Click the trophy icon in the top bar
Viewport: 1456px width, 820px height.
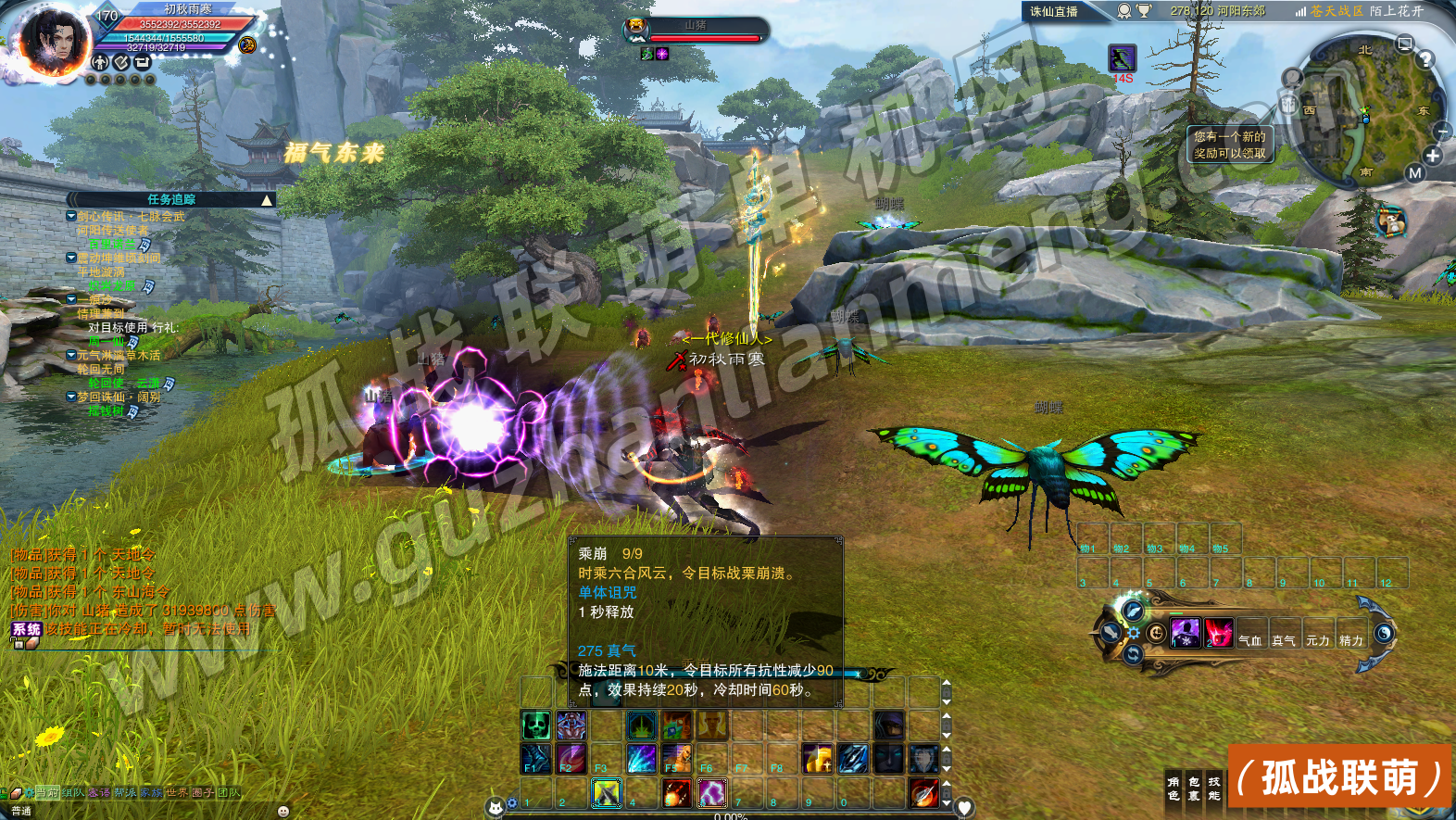(1144, 11)
